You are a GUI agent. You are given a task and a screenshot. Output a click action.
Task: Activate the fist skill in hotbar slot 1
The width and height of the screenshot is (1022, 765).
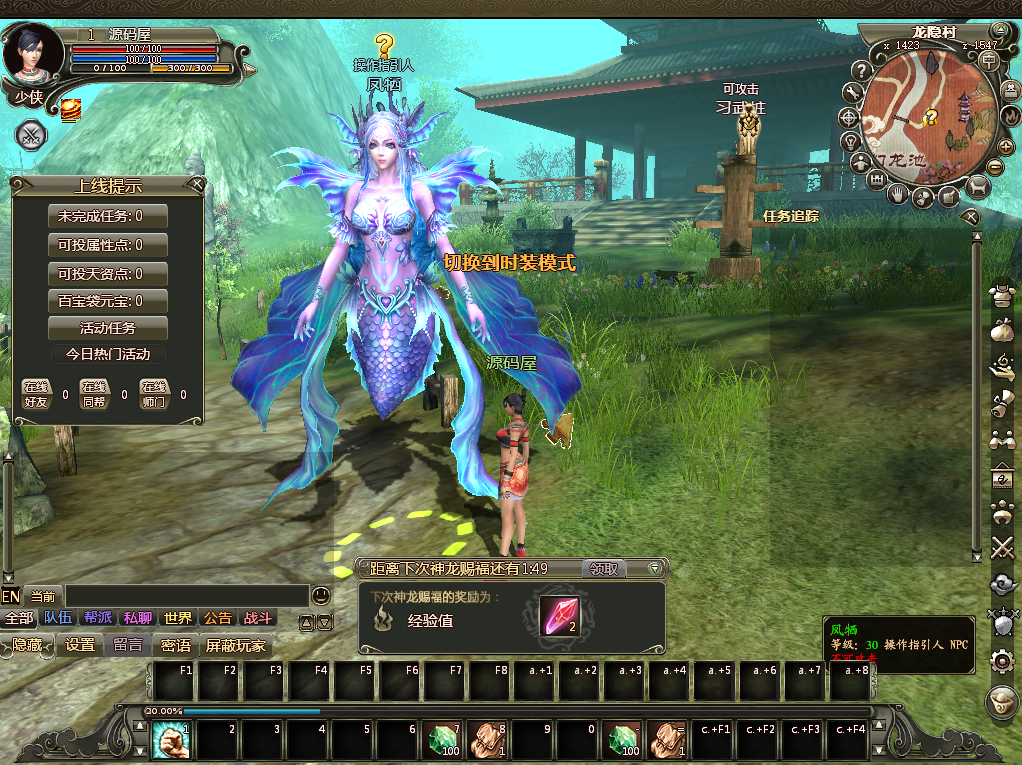170,742
